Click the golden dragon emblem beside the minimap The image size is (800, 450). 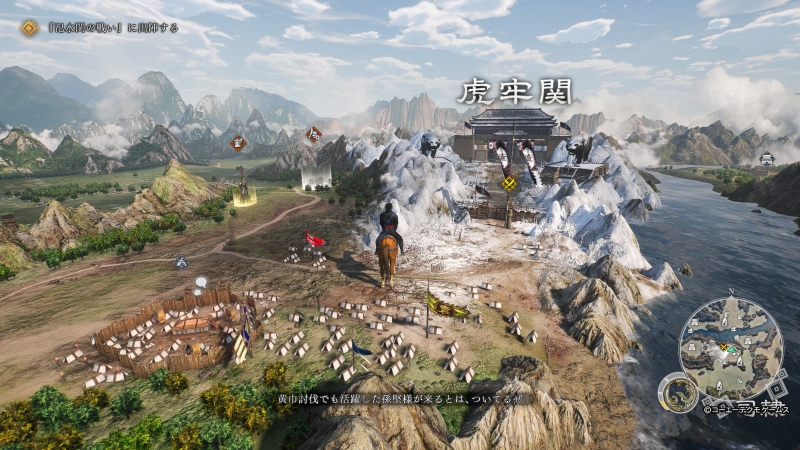click(x=678, y=392)
